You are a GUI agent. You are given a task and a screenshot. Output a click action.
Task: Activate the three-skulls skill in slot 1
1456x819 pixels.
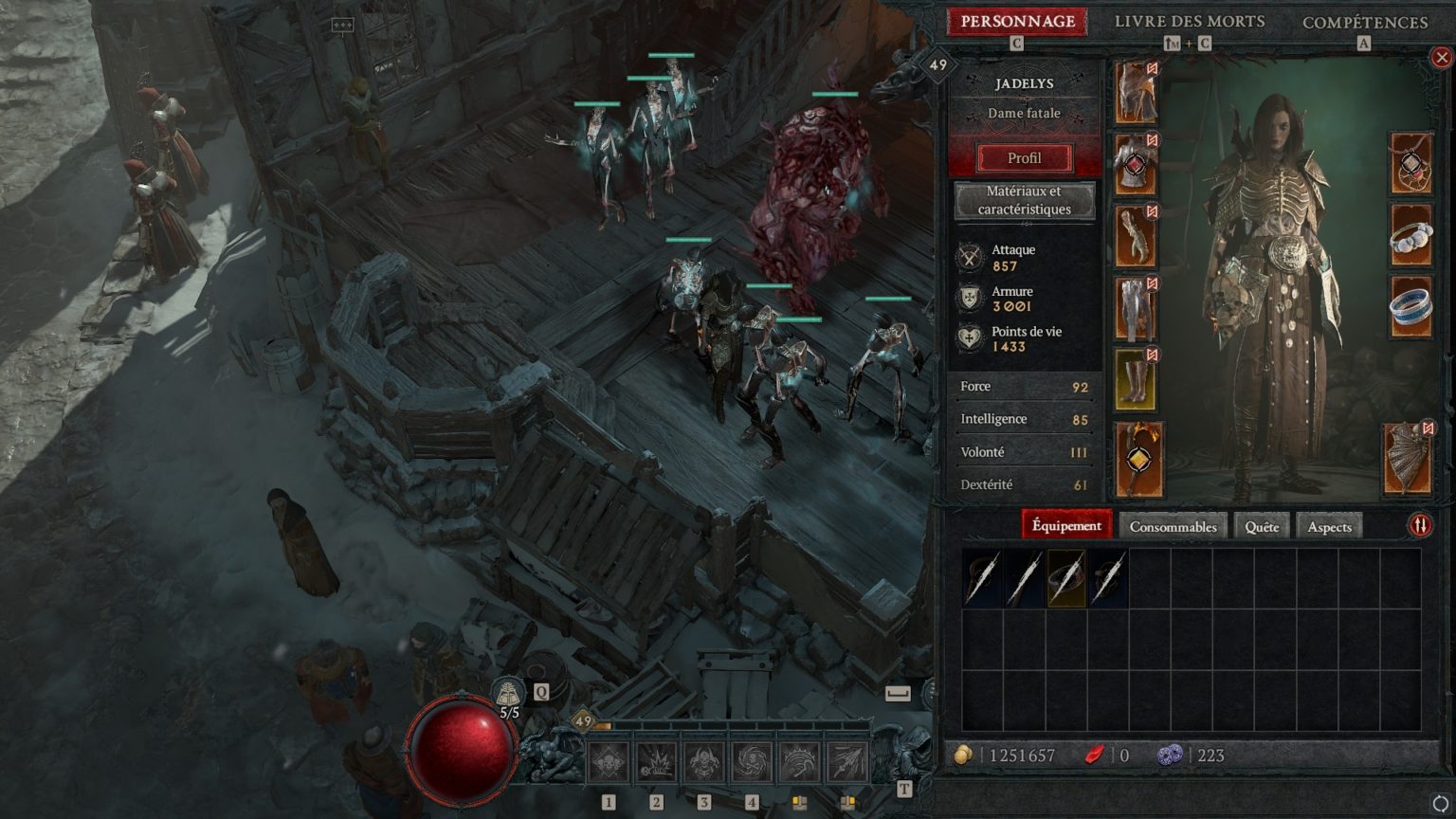(608, 762)
